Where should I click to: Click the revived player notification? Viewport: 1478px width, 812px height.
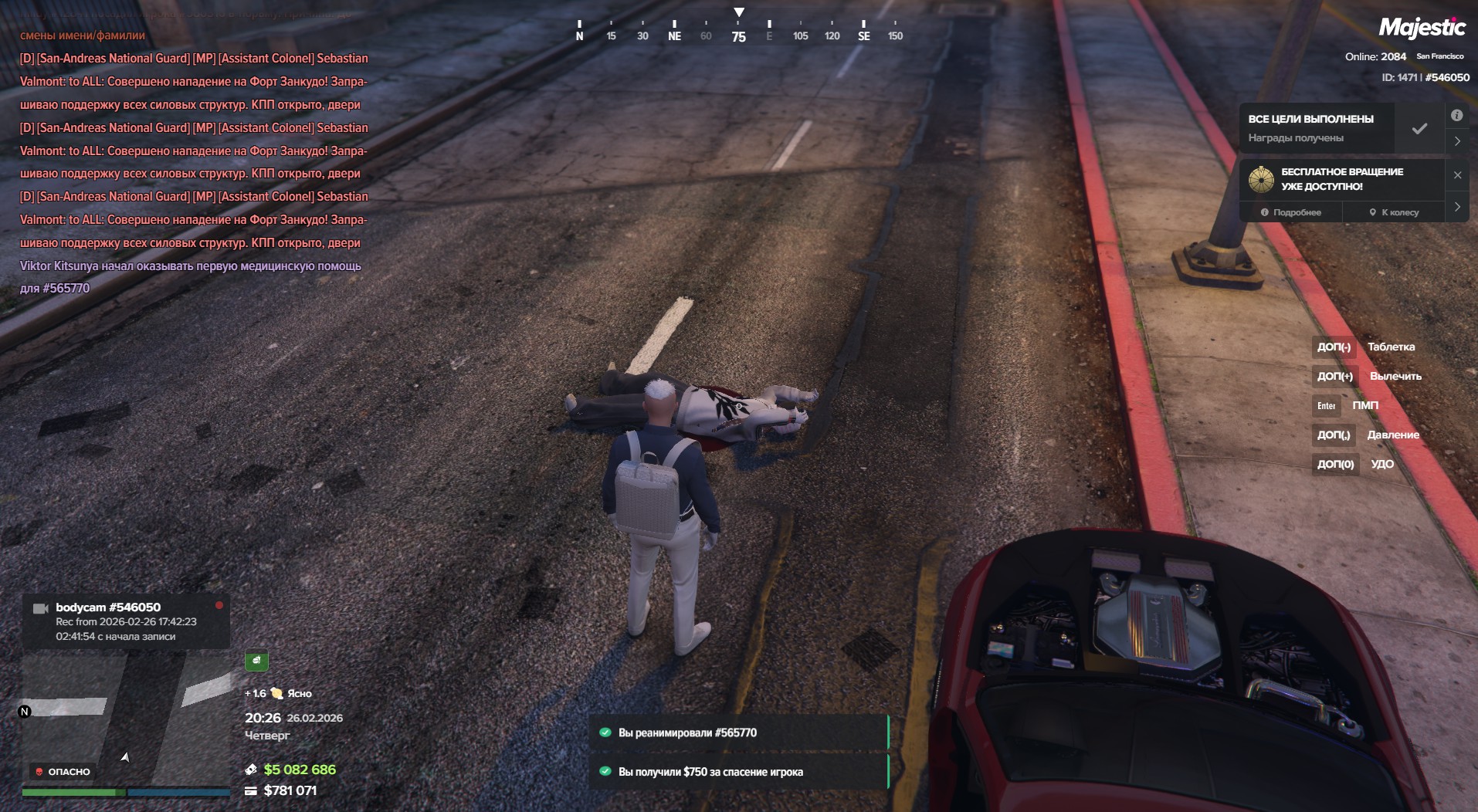pos(739,732)
